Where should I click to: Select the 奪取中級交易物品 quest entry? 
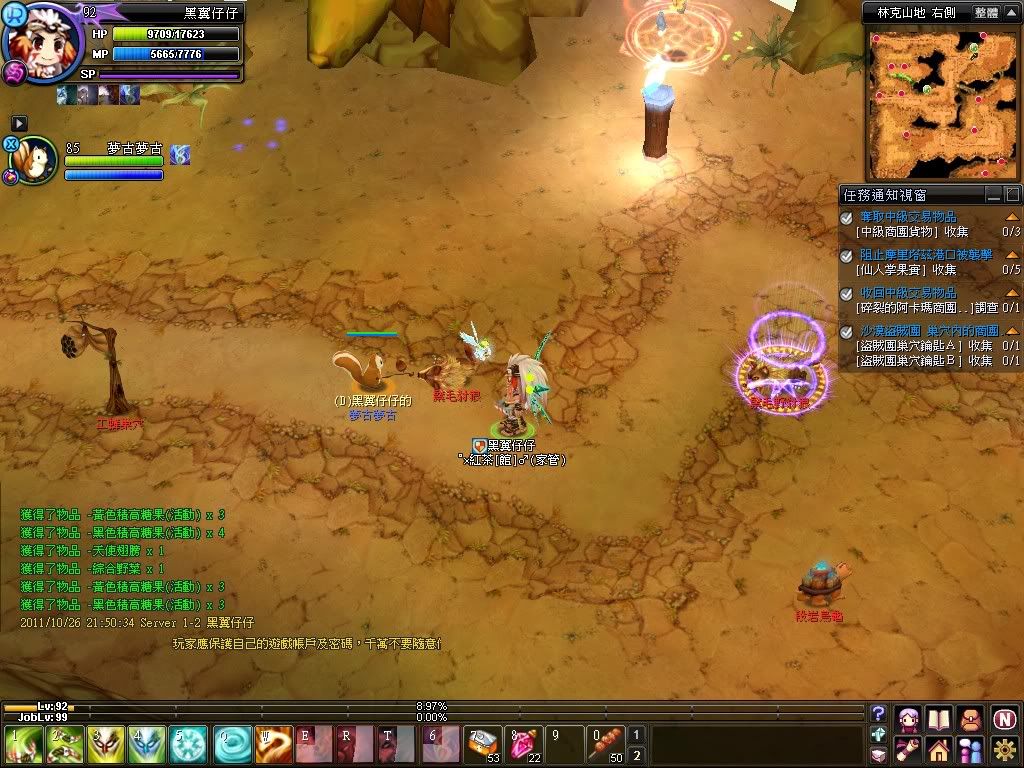908,217
